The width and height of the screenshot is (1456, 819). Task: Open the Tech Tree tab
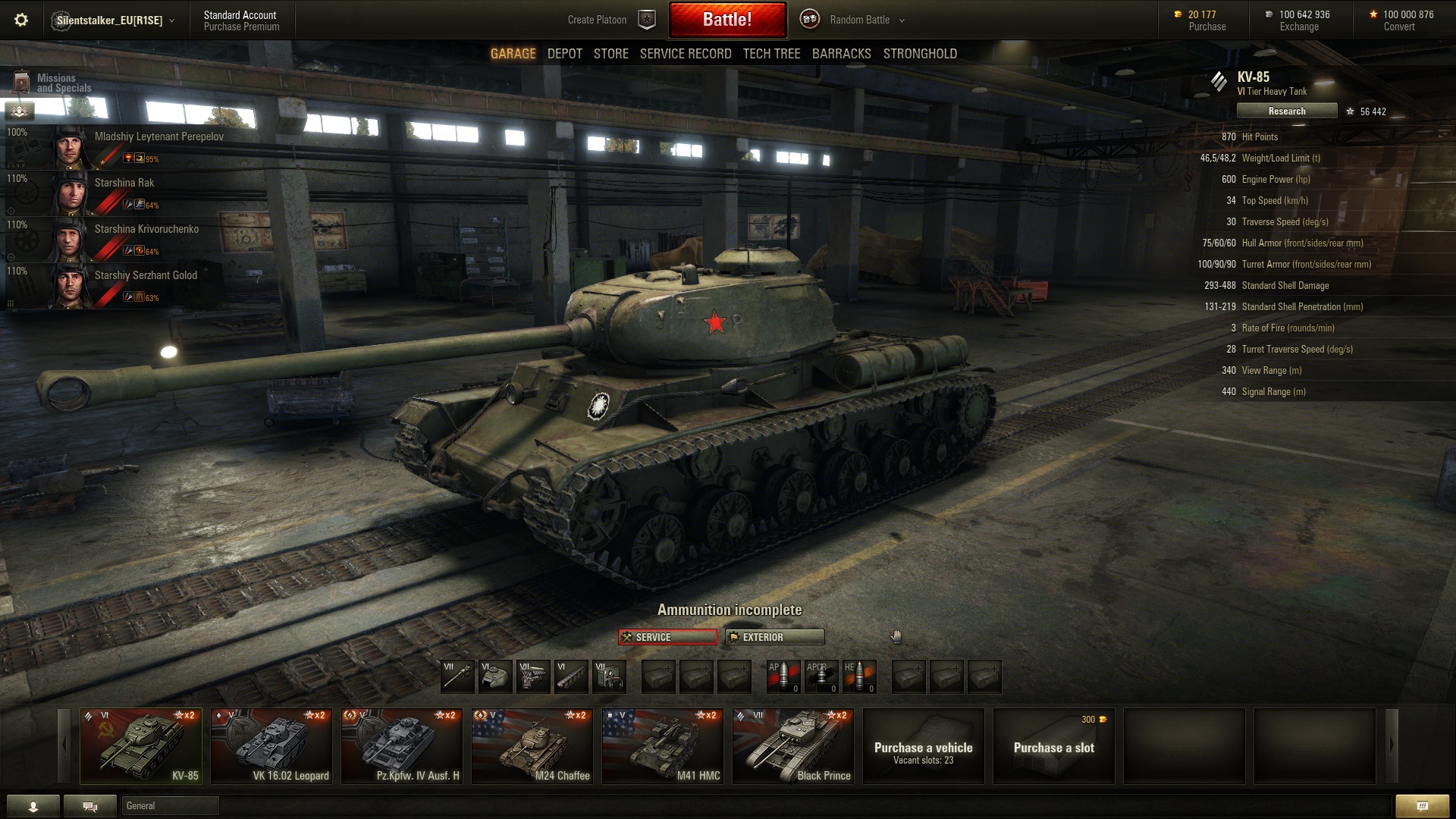pyautogui.click(x=771, y=54)
